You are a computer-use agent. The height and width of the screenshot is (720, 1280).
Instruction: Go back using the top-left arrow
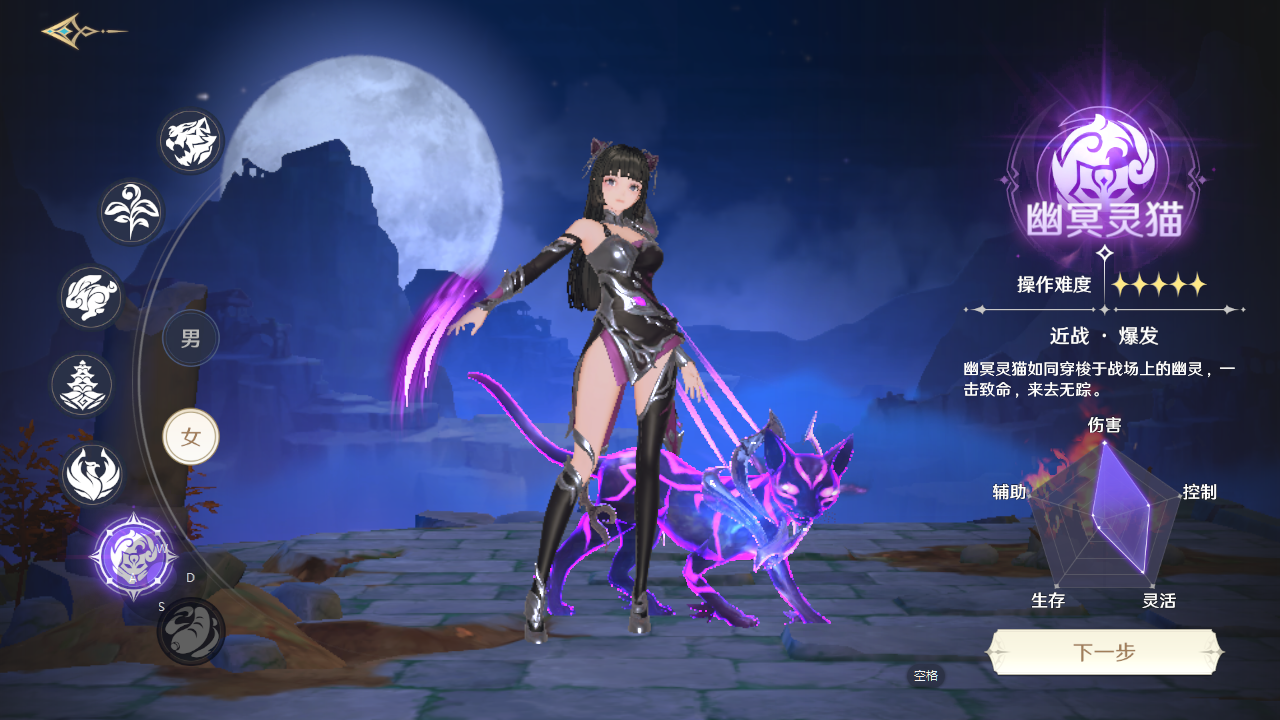(x=82, y=31)
